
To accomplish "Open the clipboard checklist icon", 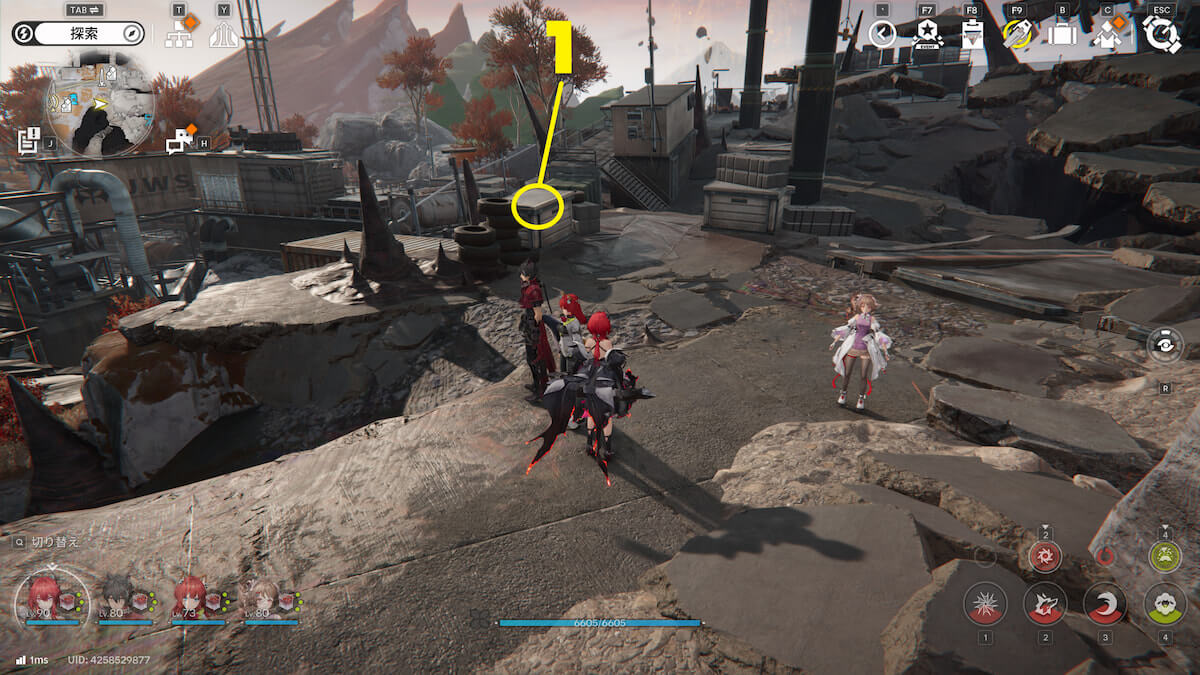I will coord(972,34).
